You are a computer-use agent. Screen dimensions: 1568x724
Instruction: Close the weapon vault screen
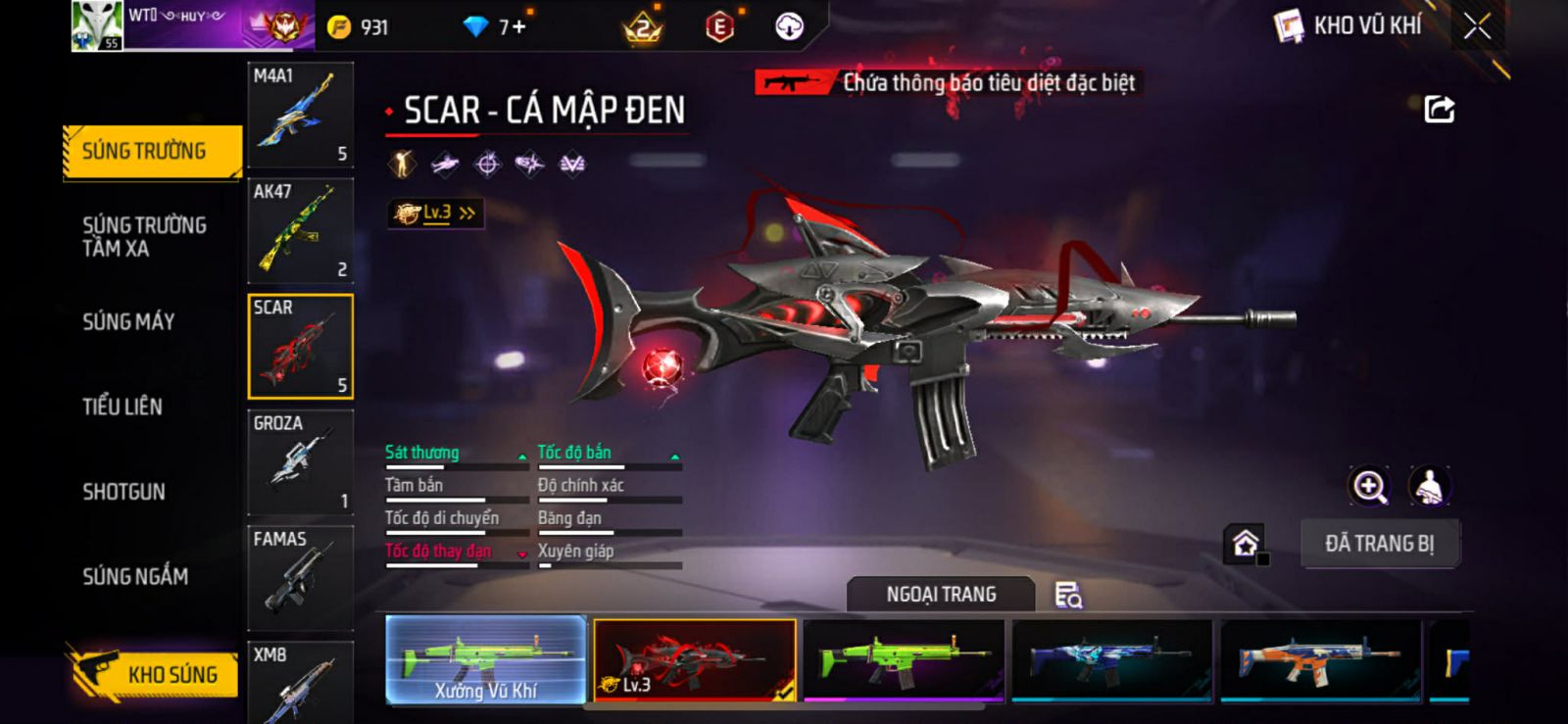point(1477,26)
